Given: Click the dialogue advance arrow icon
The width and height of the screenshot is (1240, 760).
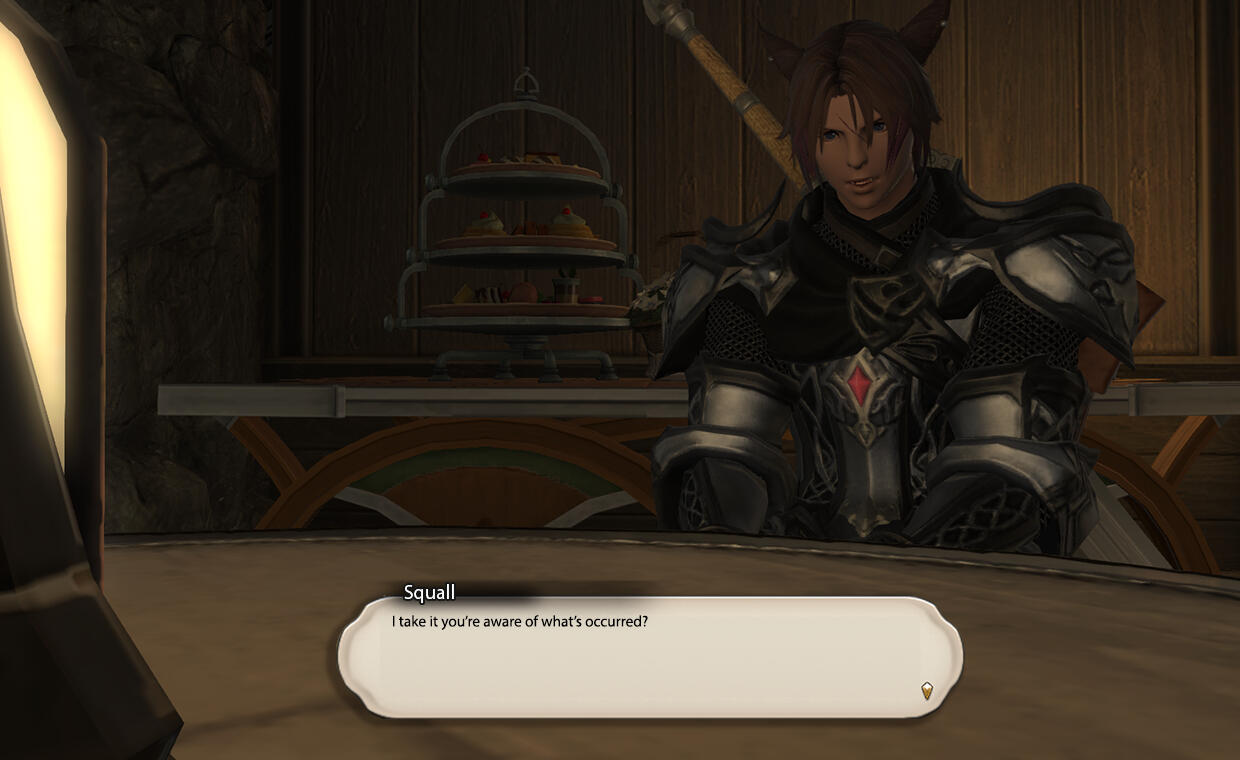Looking at the screenshot, I should click(927, 690).
